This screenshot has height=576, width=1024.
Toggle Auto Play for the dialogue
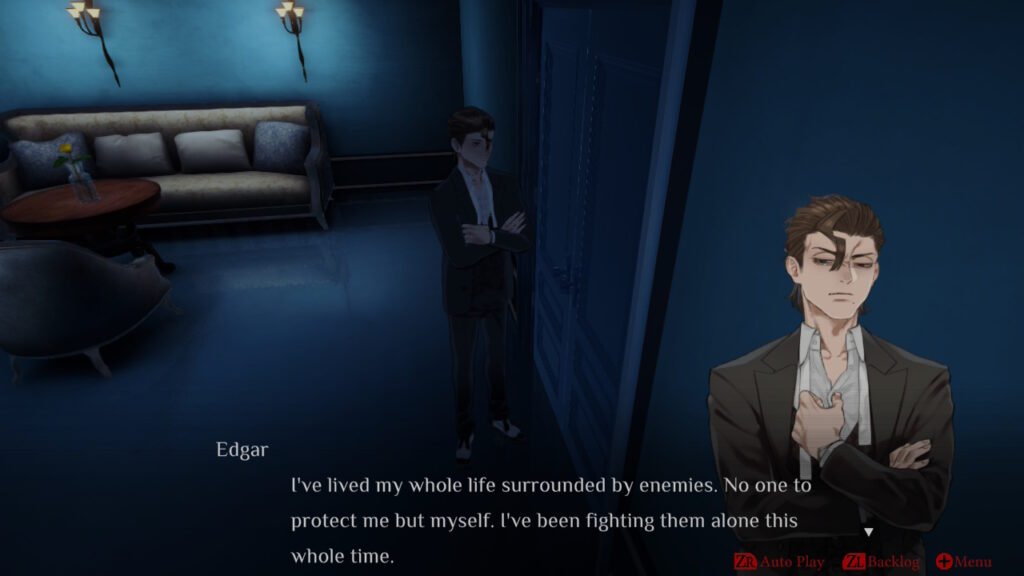point(780,562)
